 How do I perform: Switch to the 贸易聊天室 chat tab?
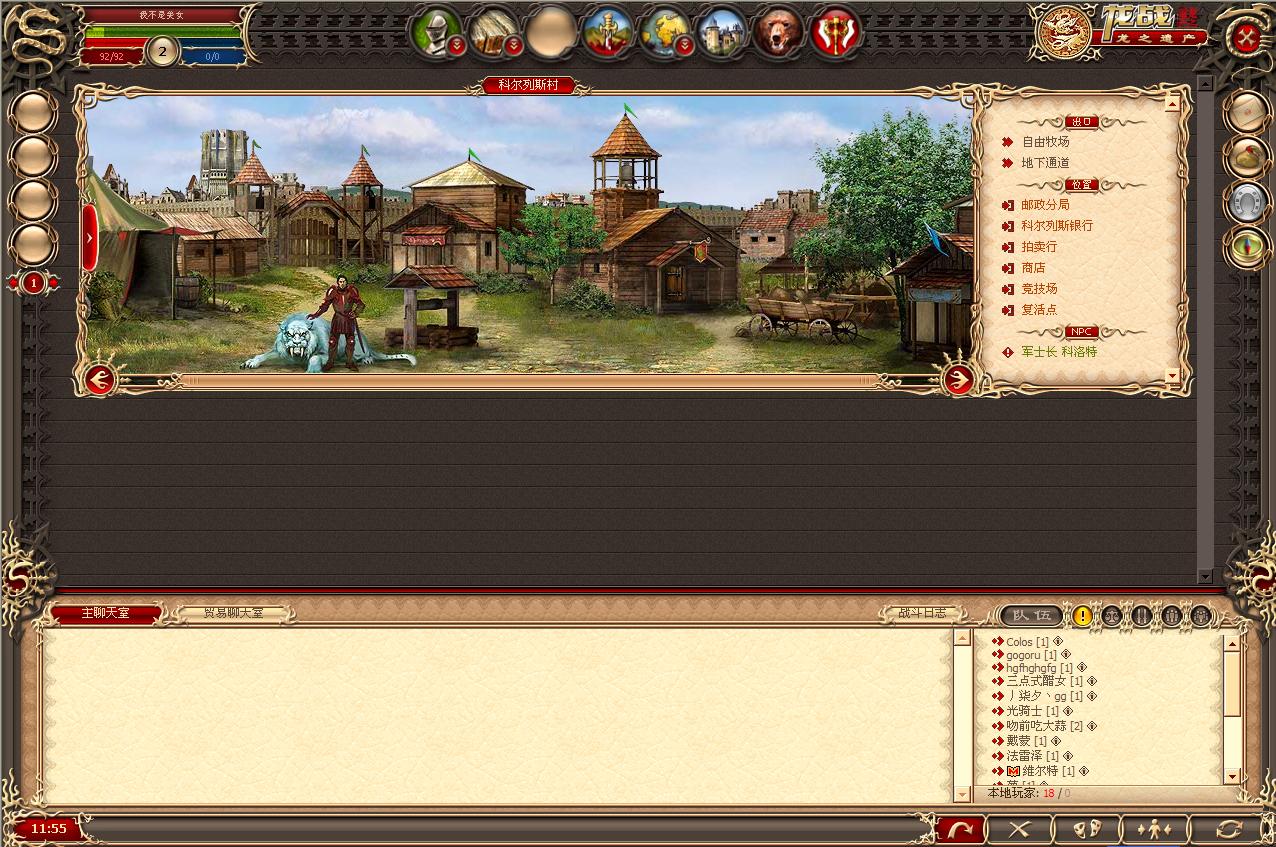tap(234, 613)
